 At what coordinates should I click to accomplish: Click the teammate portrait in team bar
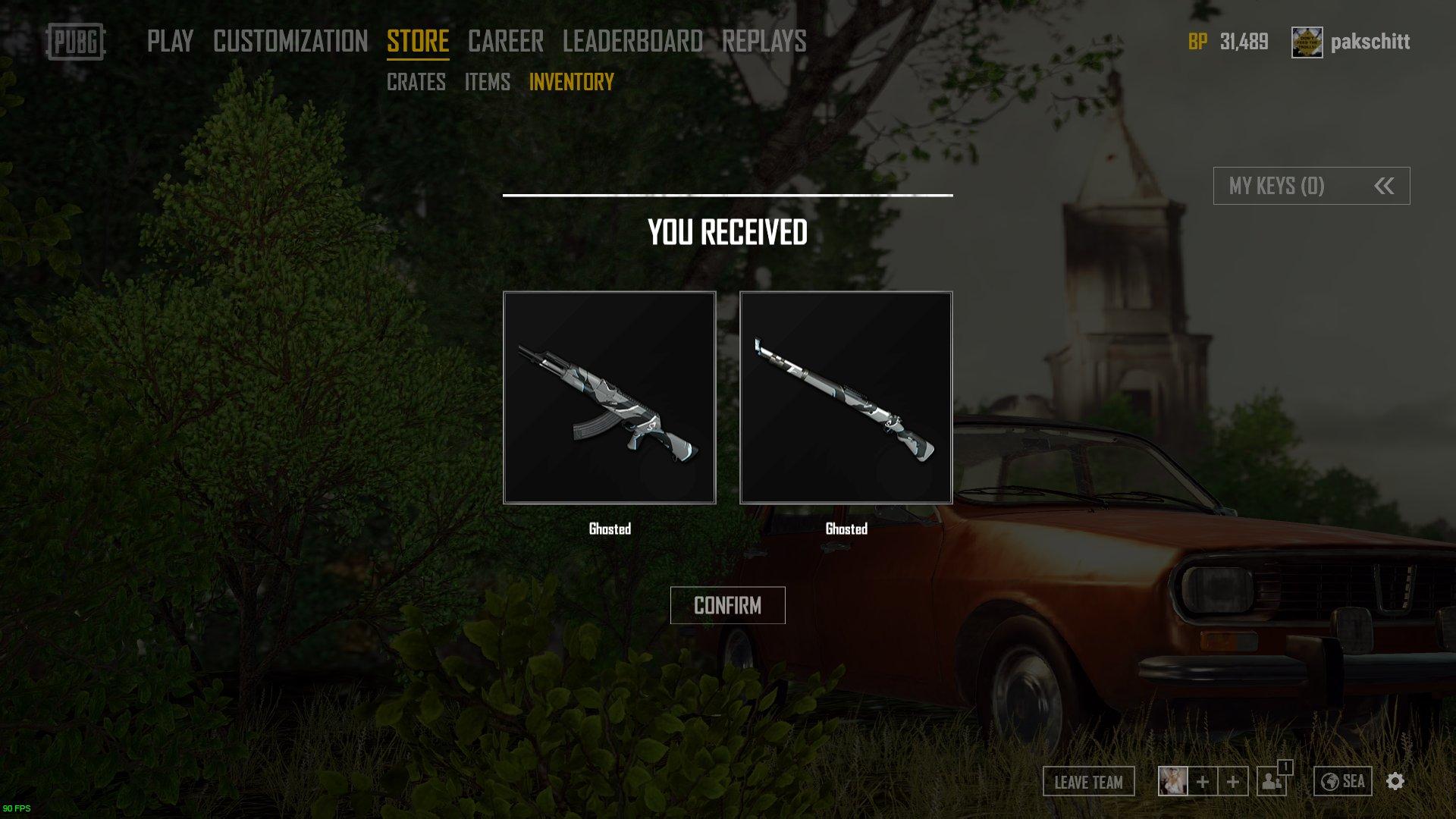1172,781
